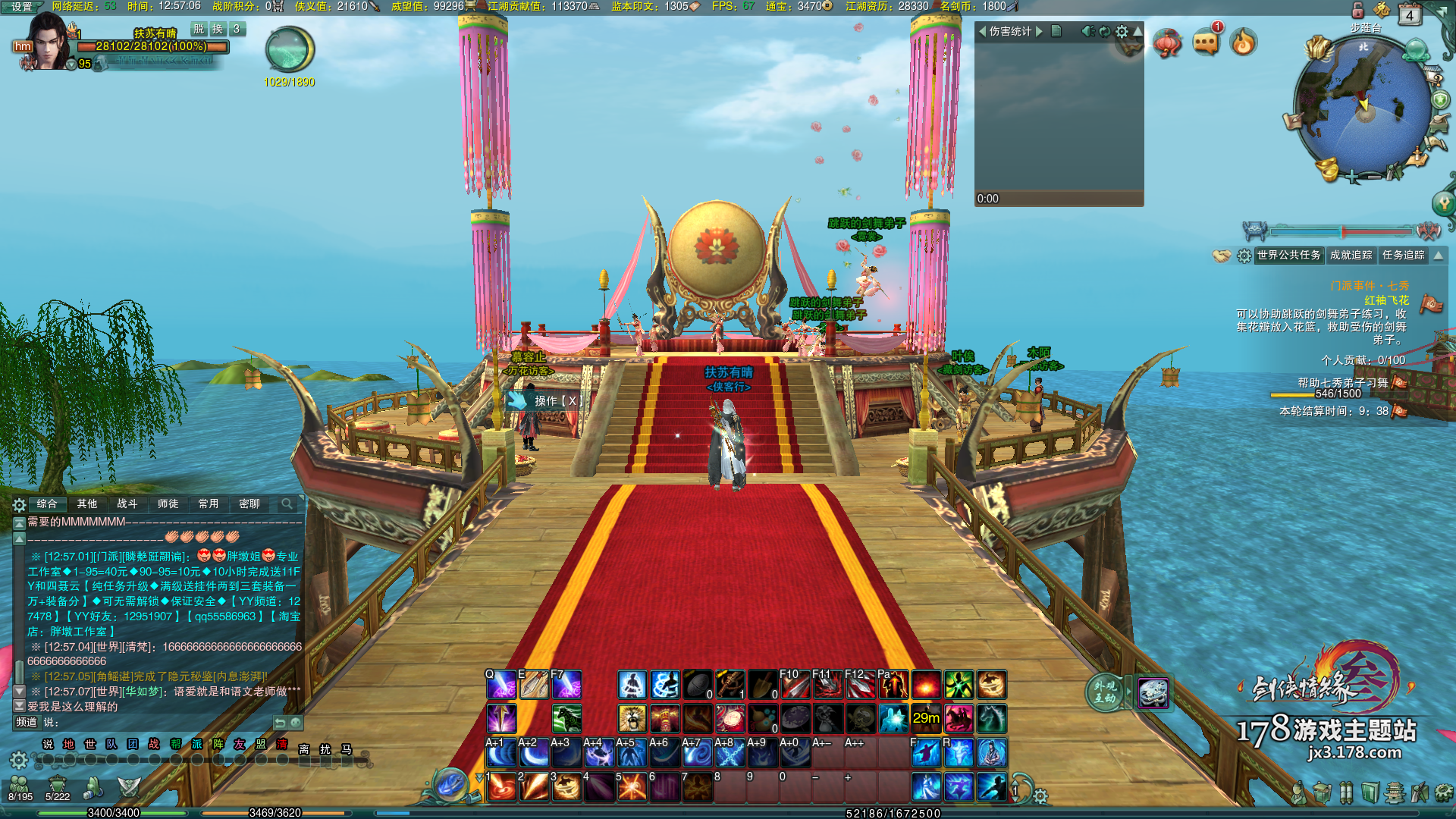This screenshot has height=819, width=1456.
Task: Open the 师徒 chat tab
Action: click(x=168, y=504)
